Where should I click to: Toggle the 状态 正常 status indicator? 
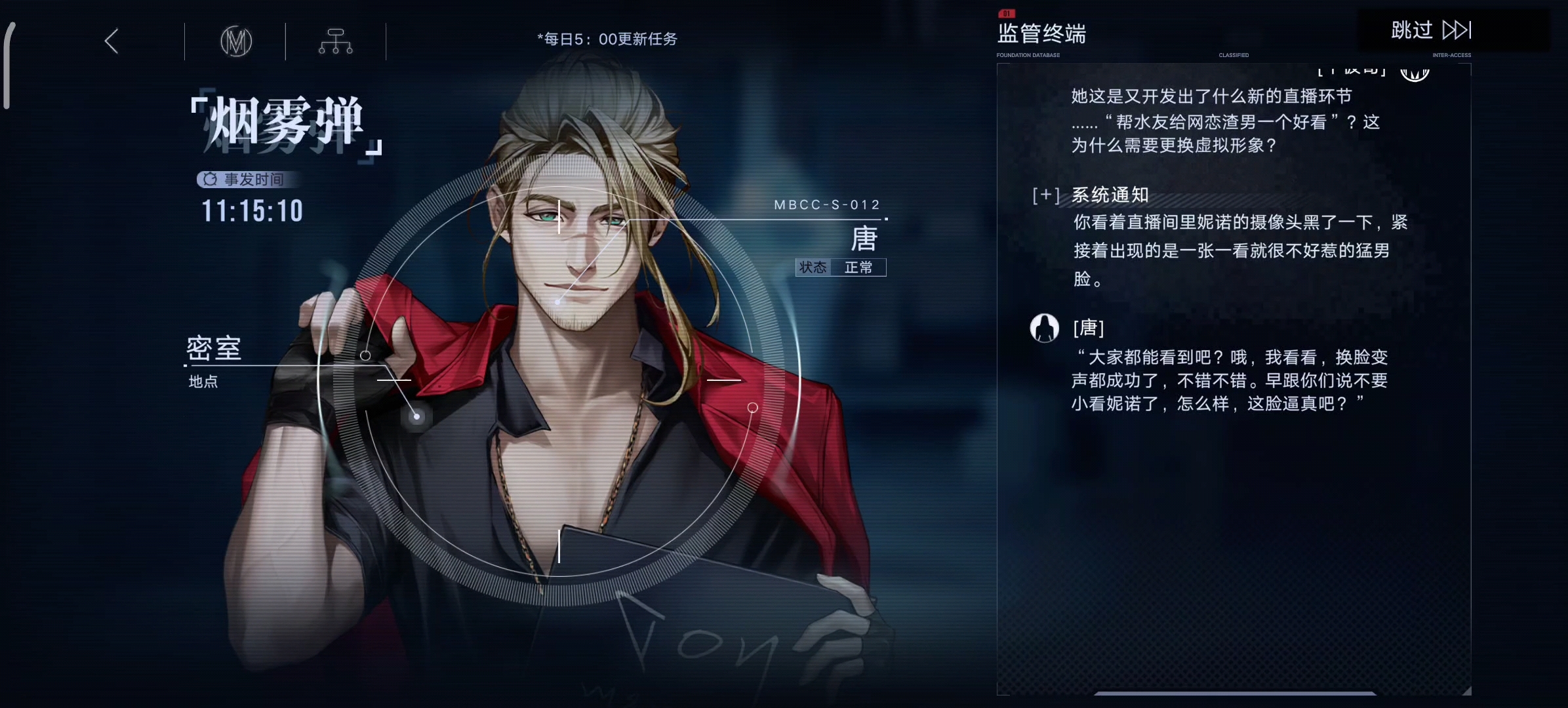(841, 267)
